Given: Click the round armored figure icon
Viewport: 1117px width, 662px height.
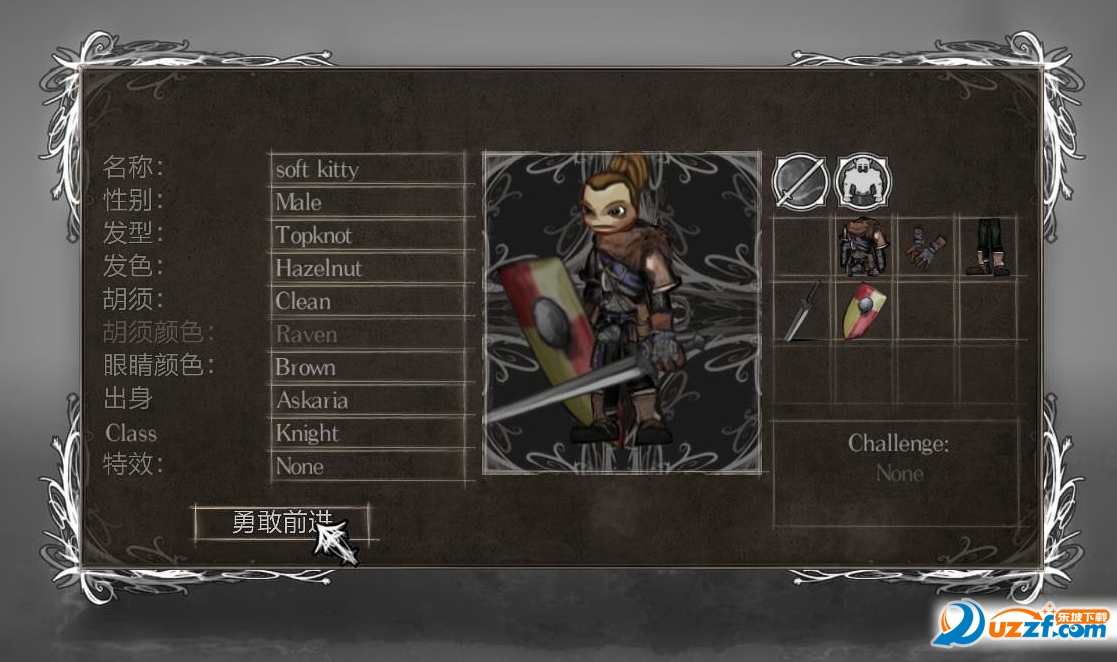Looking at the screenshot, I should click(x=863, y=181).
